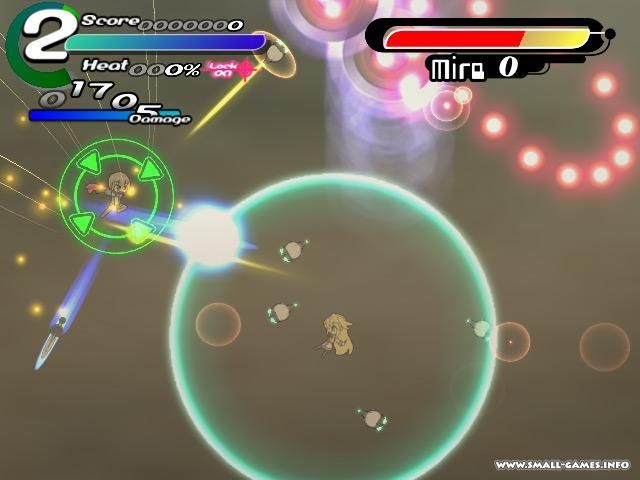The height and width of the screenshot is (480, 640).
Task: Toggle the pink Lock On indicator
Action: 225,68
